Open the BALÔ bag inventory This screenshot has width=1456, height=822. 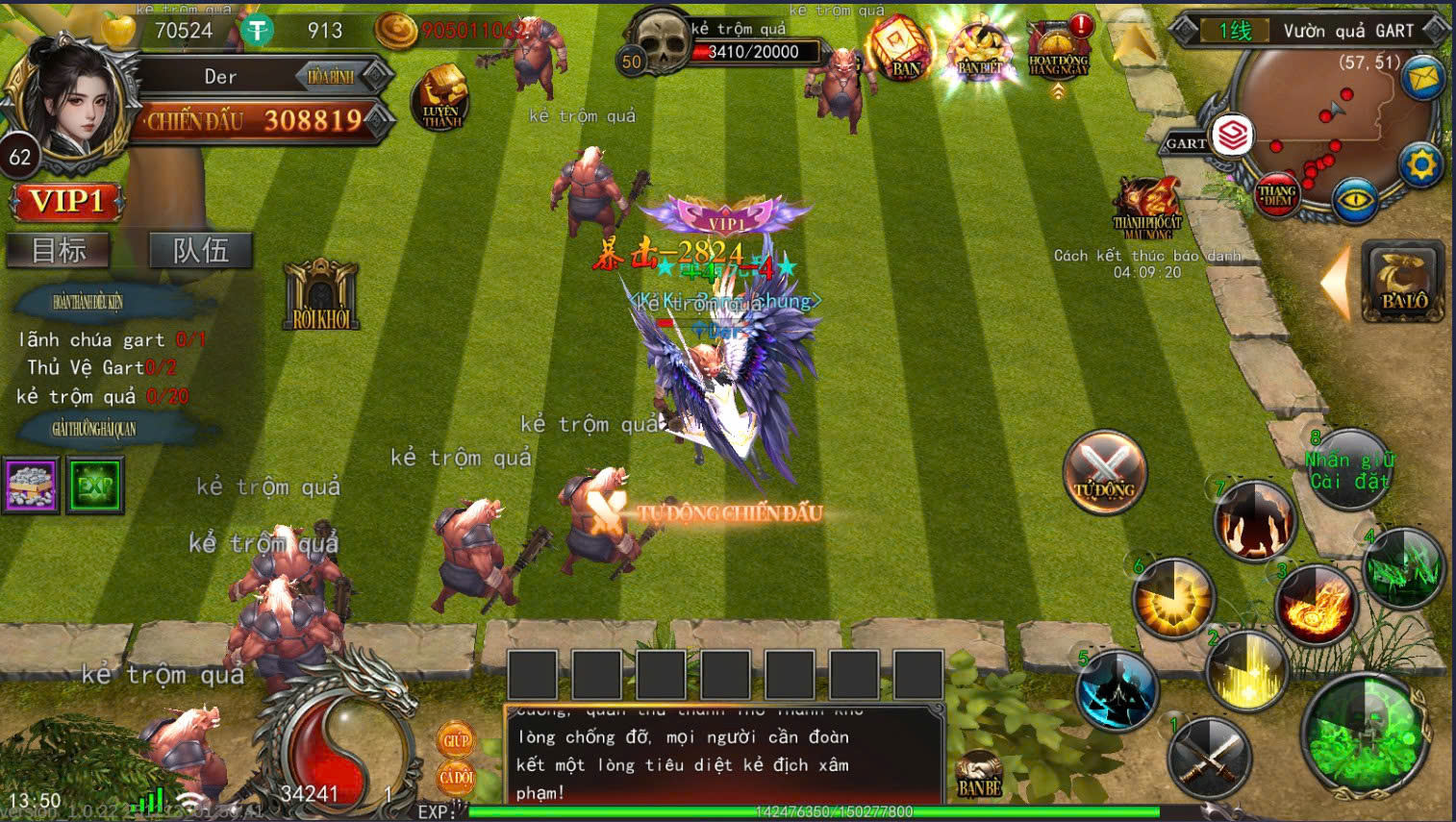pyautogui.click(x=1403, y=281)
